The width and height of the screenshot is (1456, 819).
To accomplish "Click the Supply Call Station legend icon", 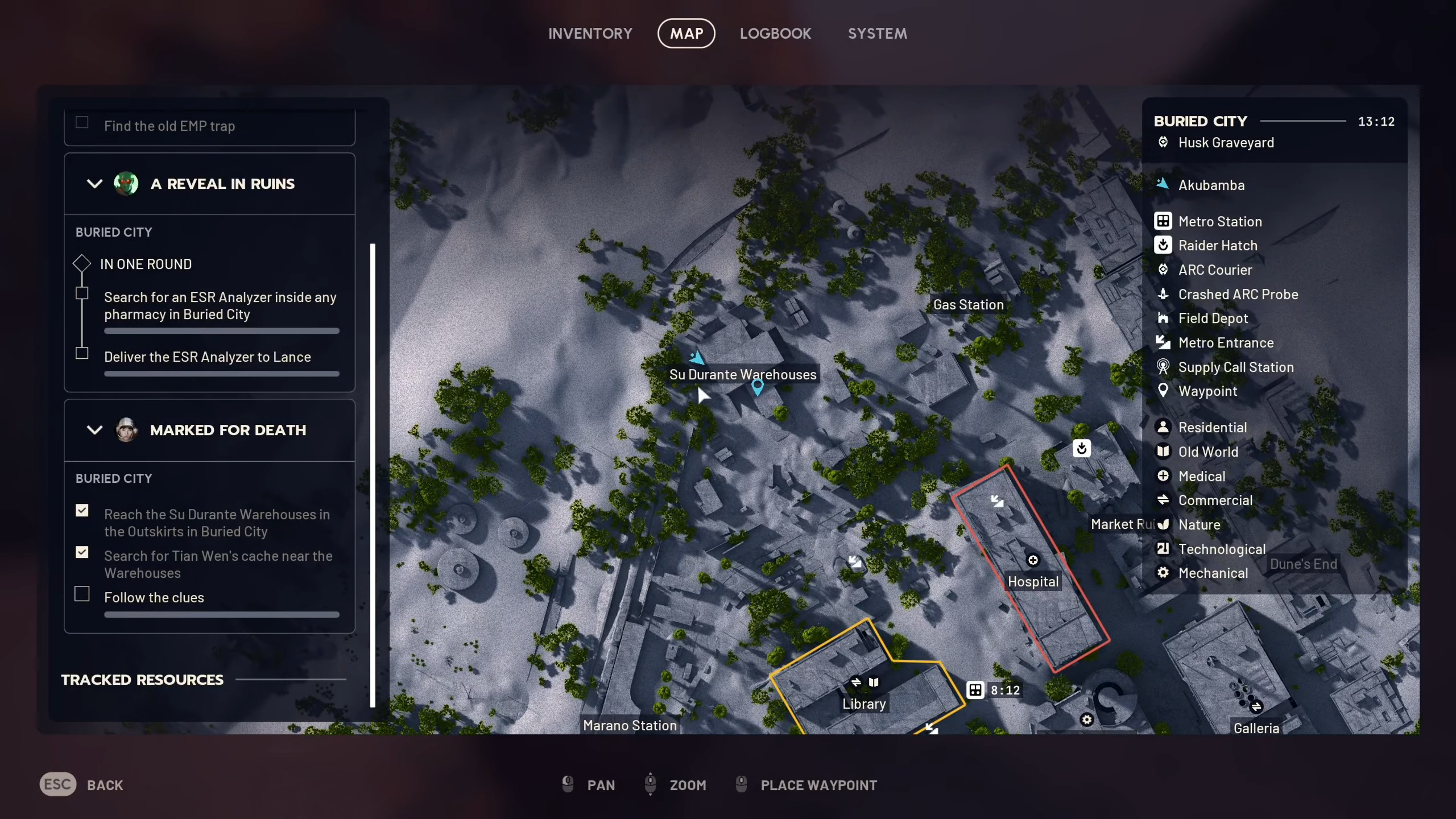I will [1164, 367].
